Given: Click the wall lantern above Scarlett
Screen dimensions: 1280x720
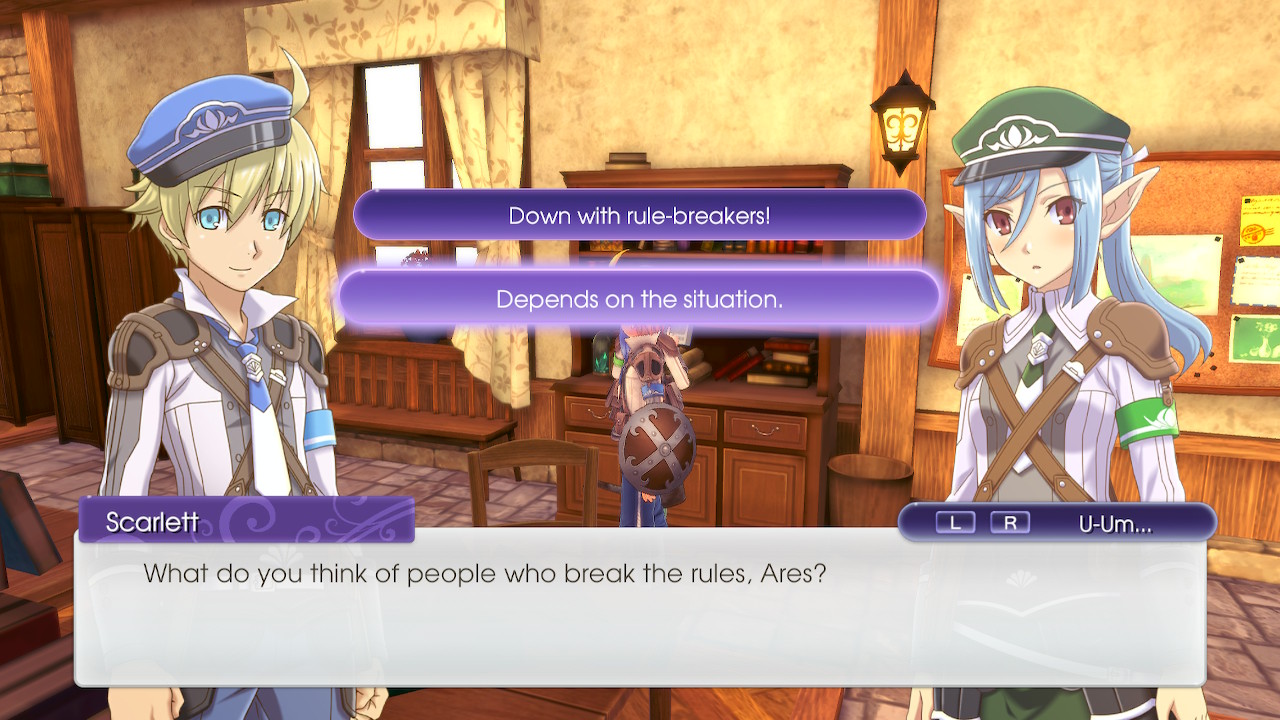Looking at the screenshot, I should [x=903, y=125].
